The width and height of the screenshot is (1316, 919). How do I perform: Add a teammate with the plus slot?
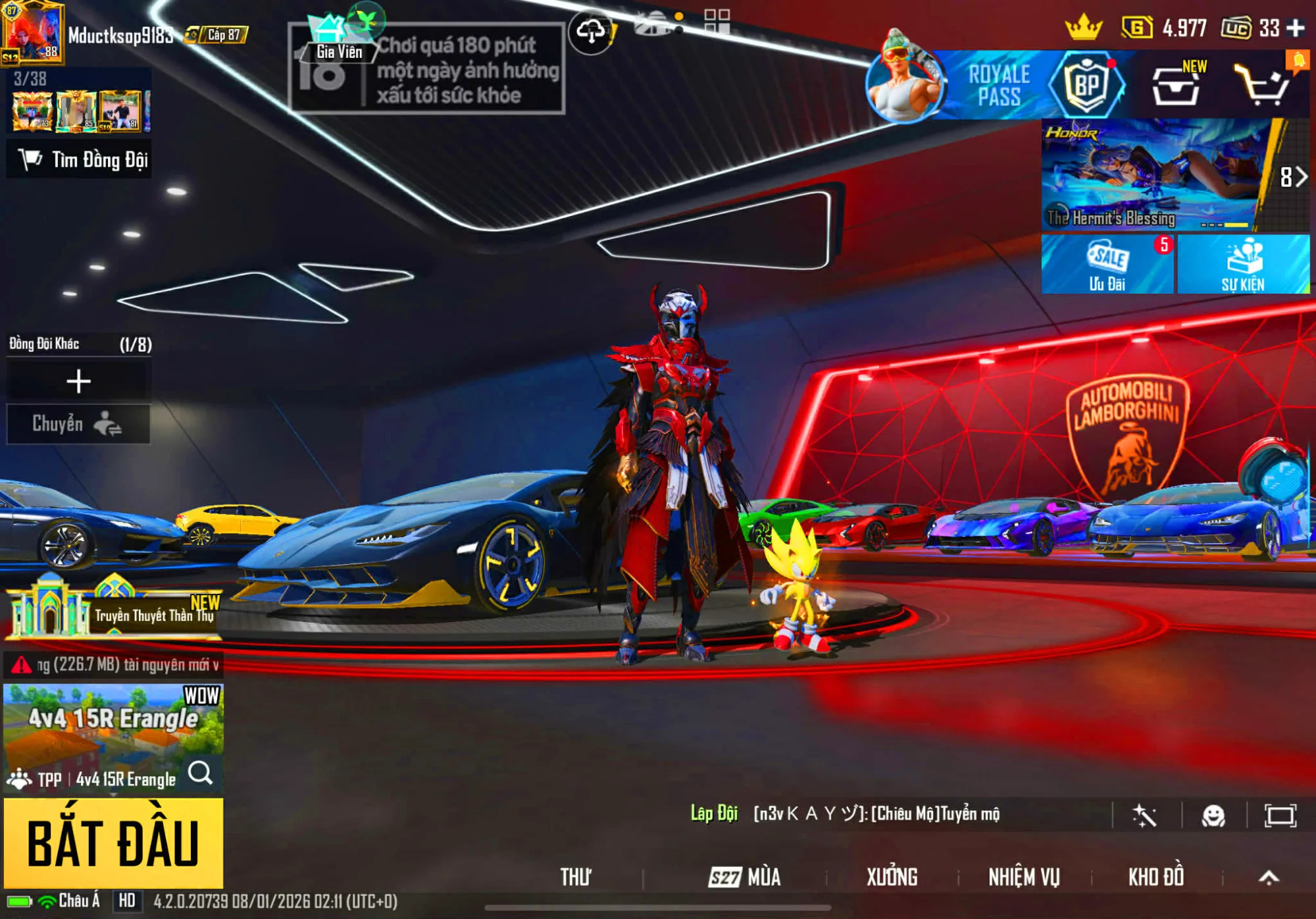(x=78, y=381)
